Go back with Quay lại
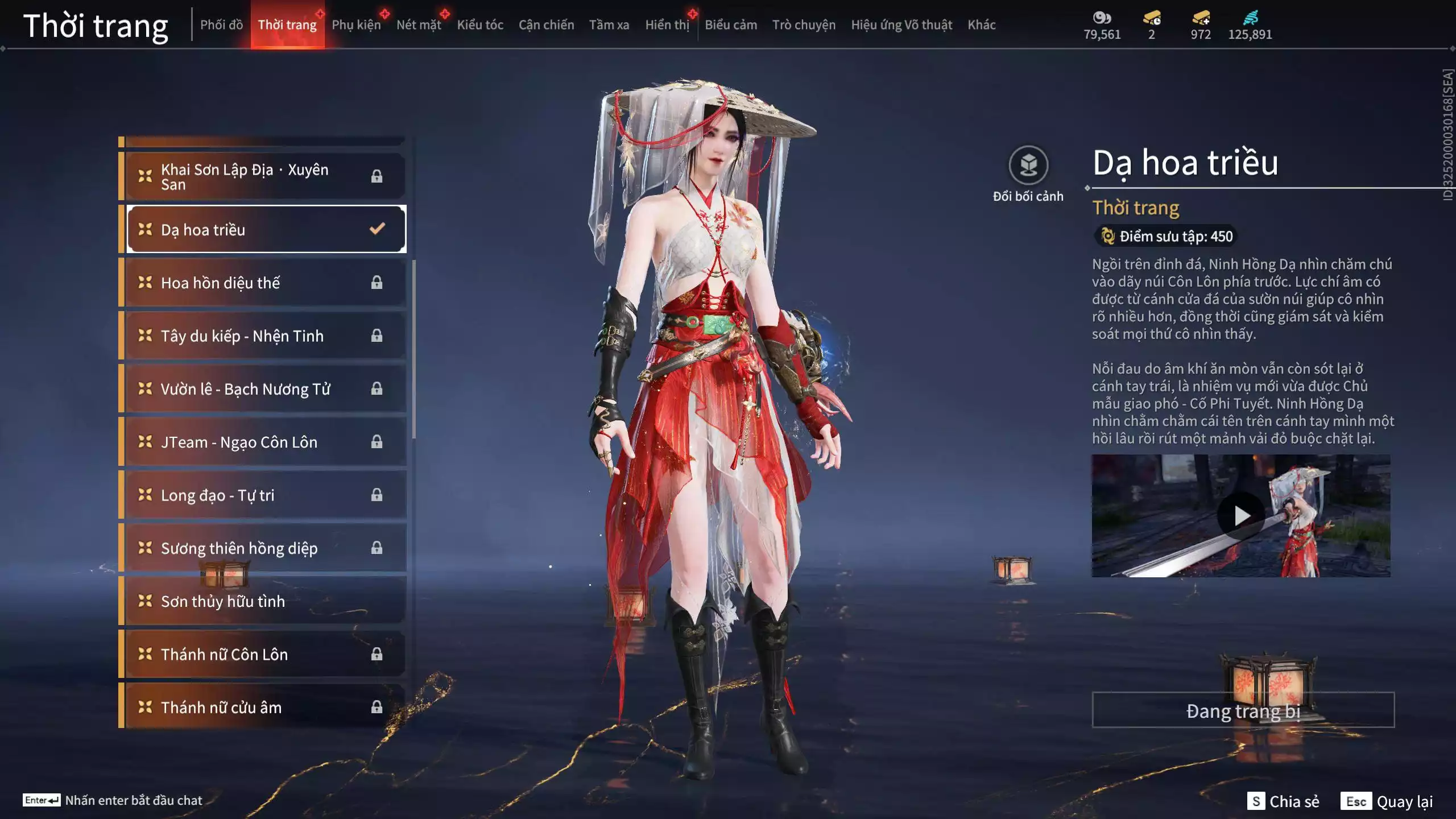 (x=1387, y=801)
